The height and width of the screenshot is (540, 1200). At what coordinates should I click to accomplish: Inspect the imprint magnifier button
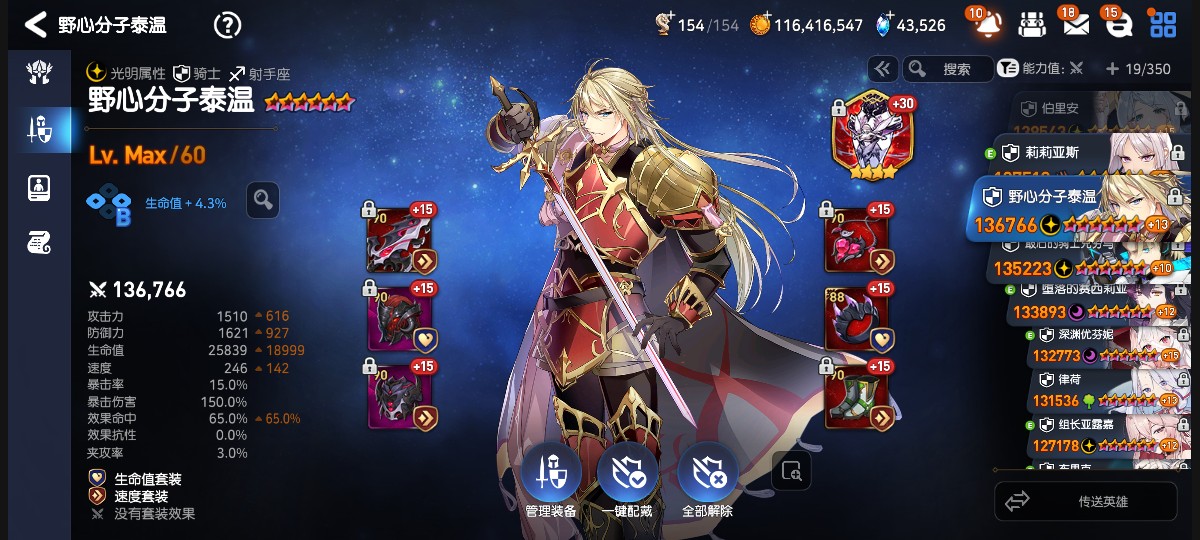point(263,200)
